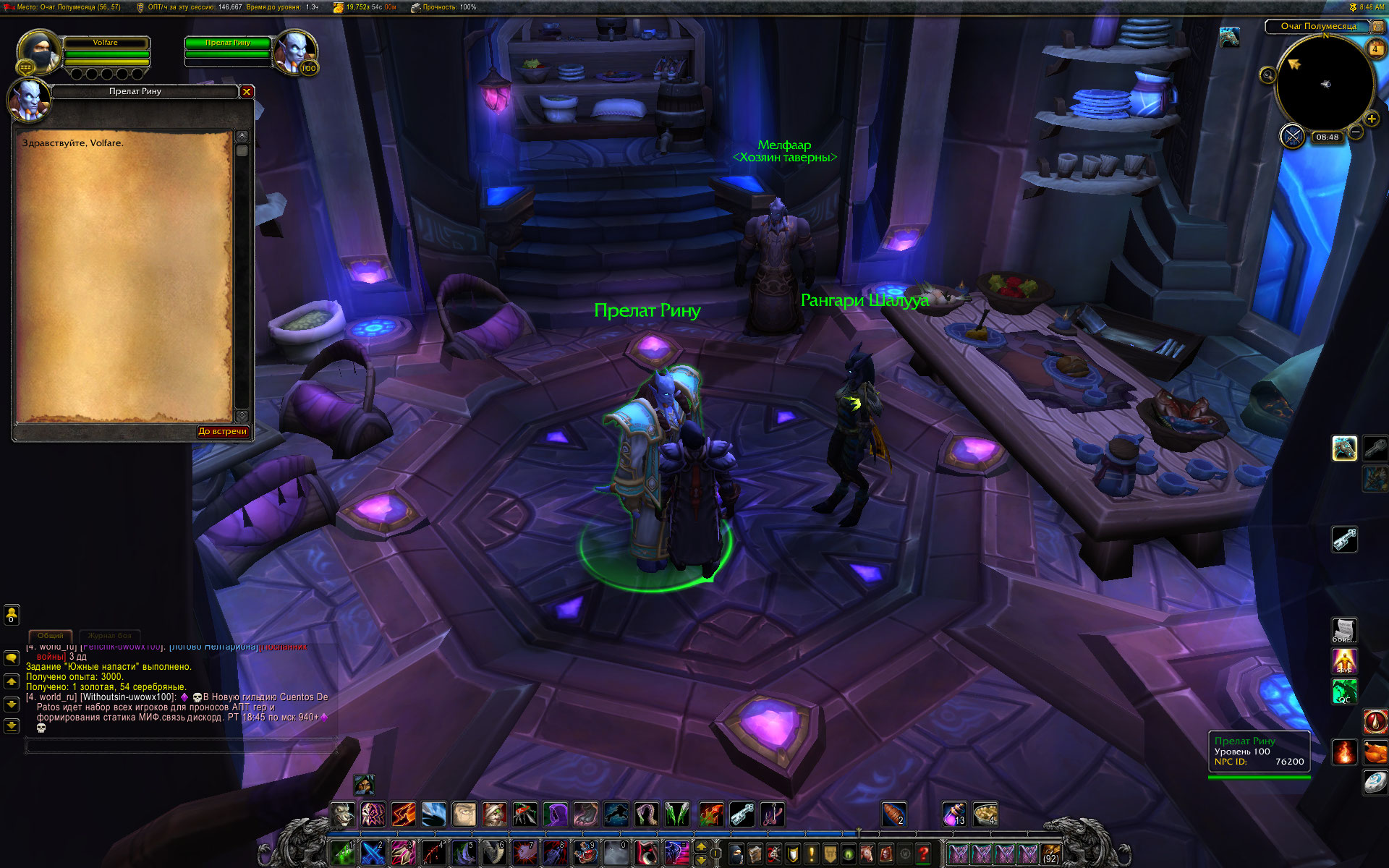Use the purple potion with 13 charges

coord(954,814)
